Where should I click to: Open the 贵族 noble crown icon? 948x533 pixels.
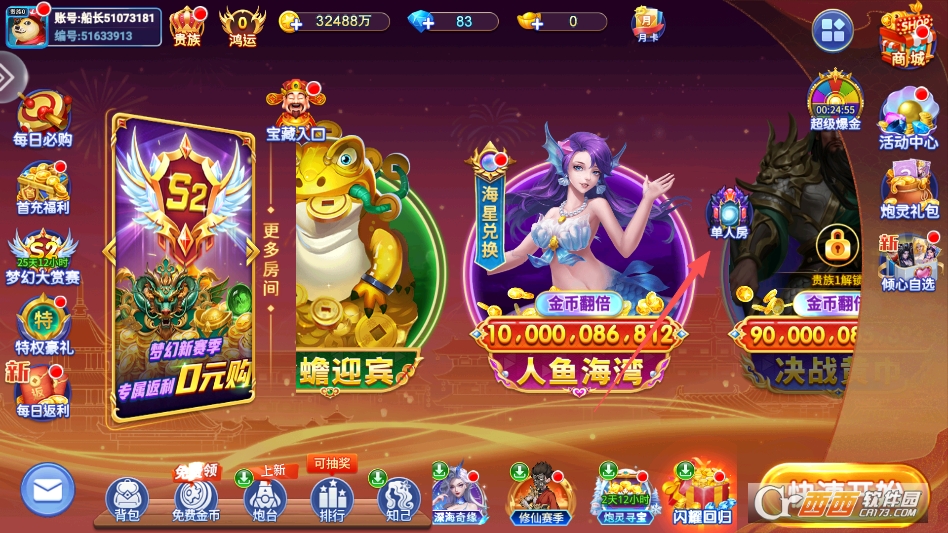(187, 24)
